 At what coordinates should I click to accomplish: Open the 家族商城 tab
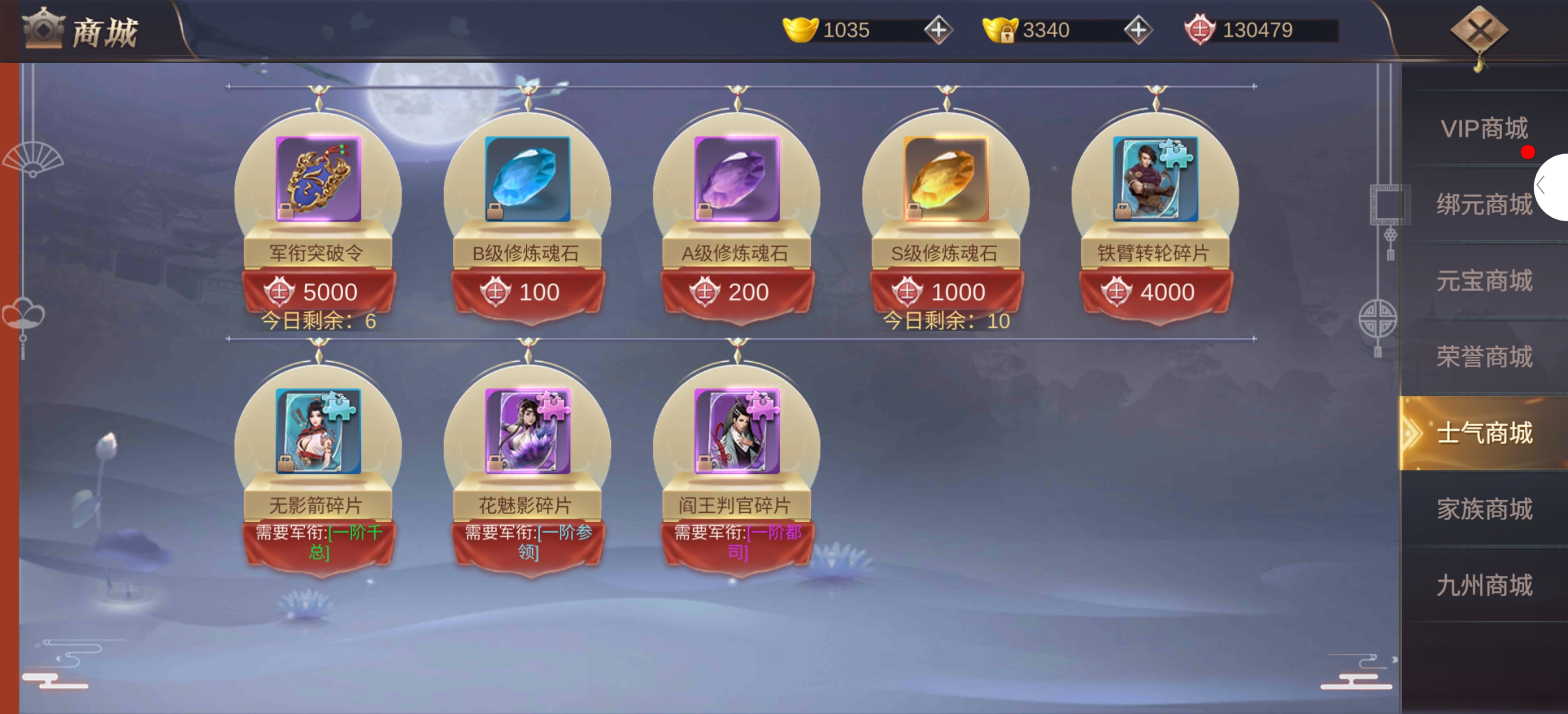(1483, 509)
